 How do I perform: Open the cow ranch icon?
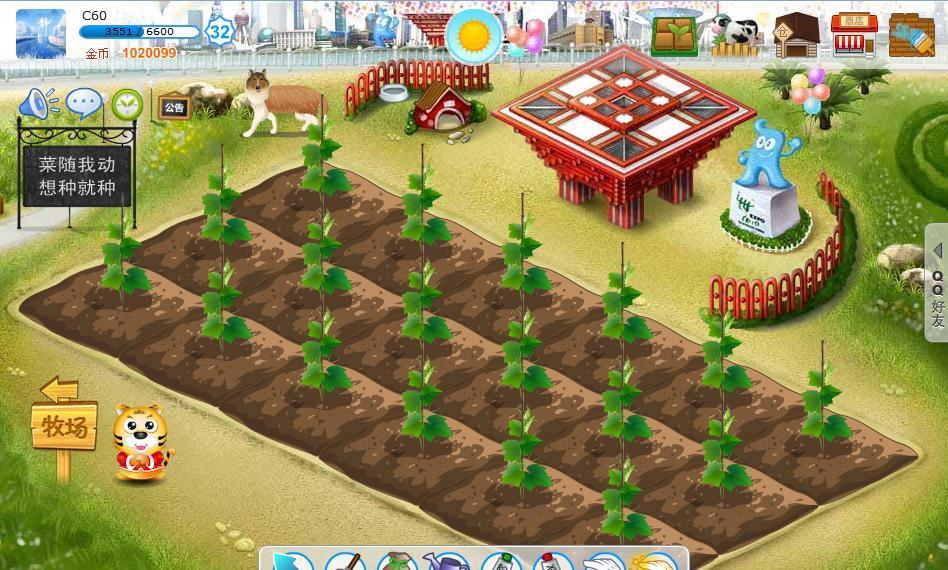coord(736,34)
